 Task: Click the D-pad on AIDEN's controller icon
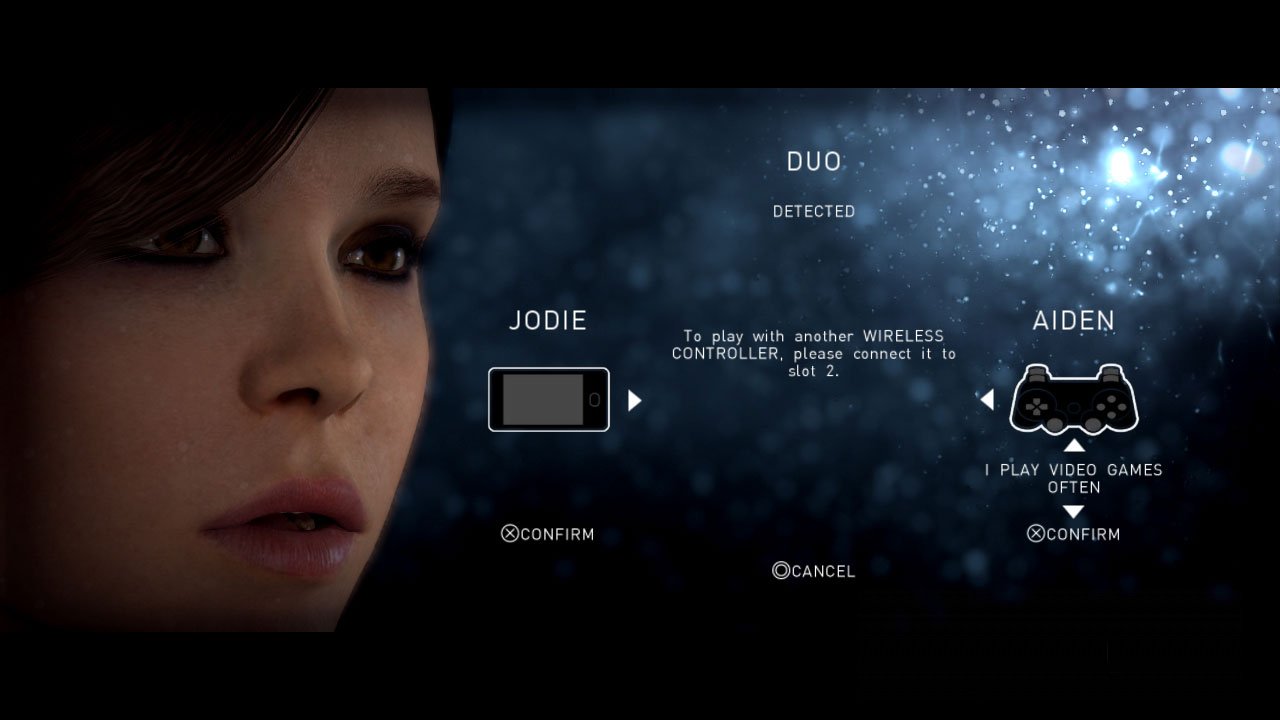pos(1035,406)
